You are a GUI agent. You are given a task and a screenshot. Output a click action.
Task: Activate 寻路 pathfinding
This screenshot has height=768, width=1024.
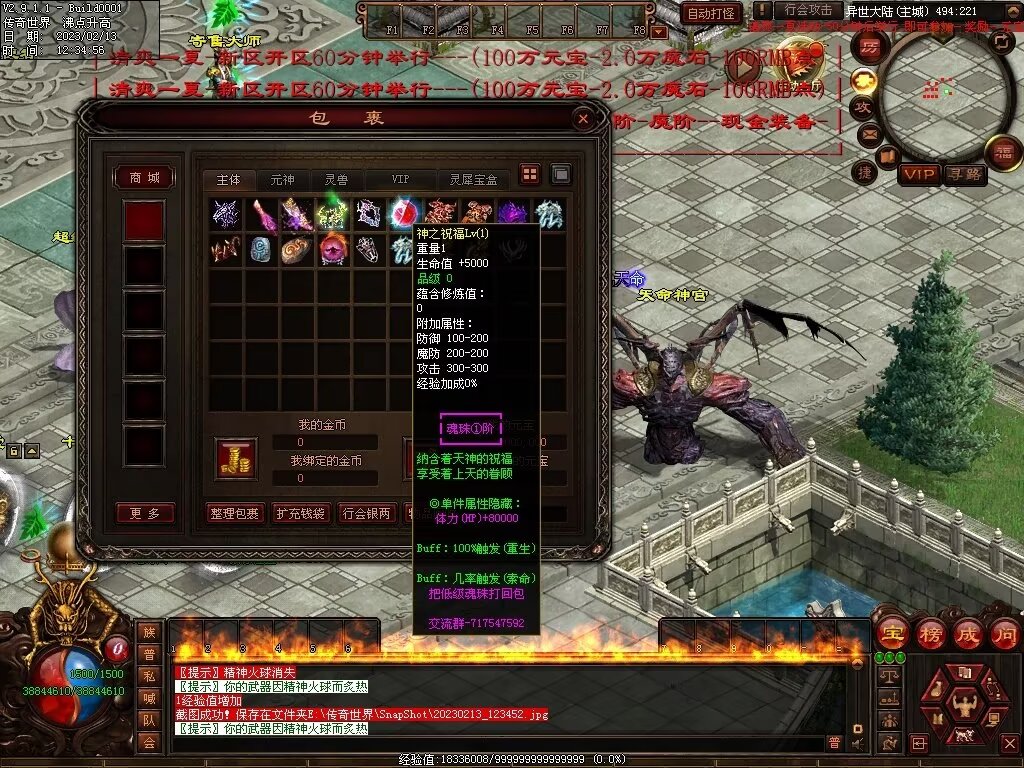(965, 174)
